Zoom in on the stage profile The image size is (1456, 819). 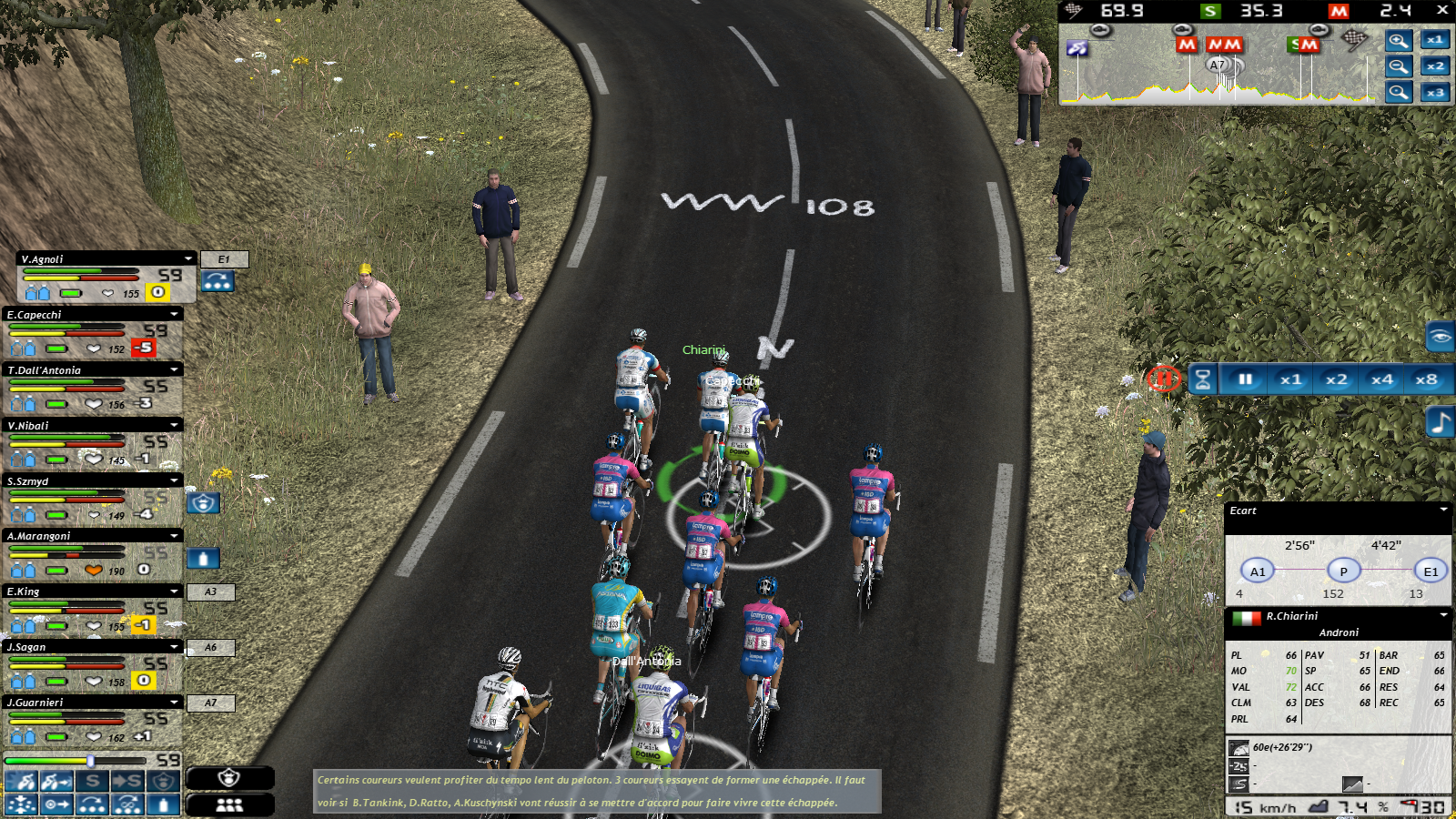[x=1399, y=40]
